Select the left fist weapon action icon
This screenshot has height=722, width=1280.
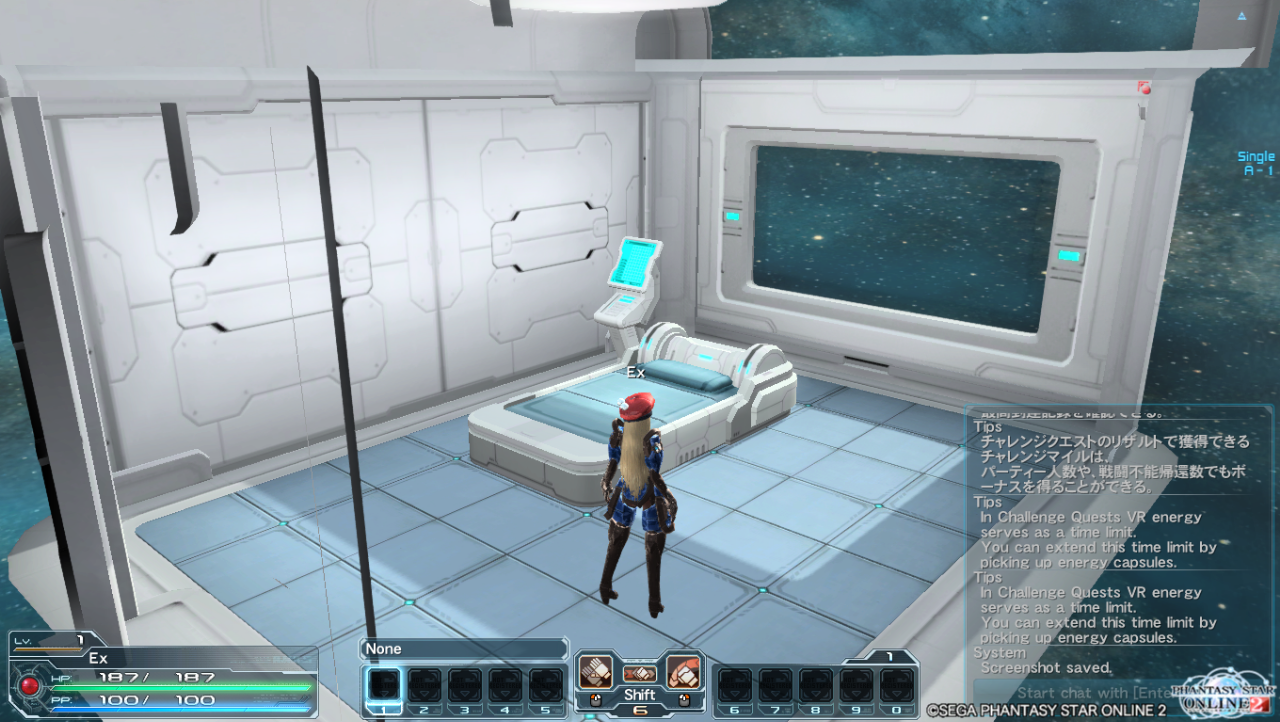pyautogui.click(x=596, y=671)
